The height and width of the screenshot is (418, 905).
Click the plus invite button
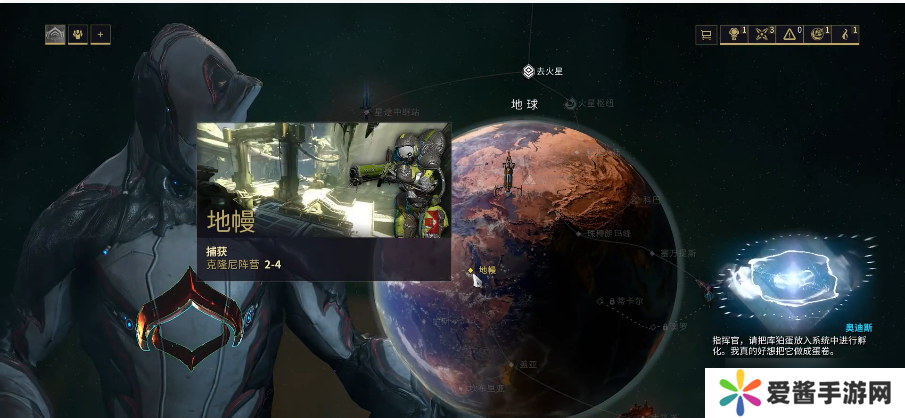tap(100, 35)
